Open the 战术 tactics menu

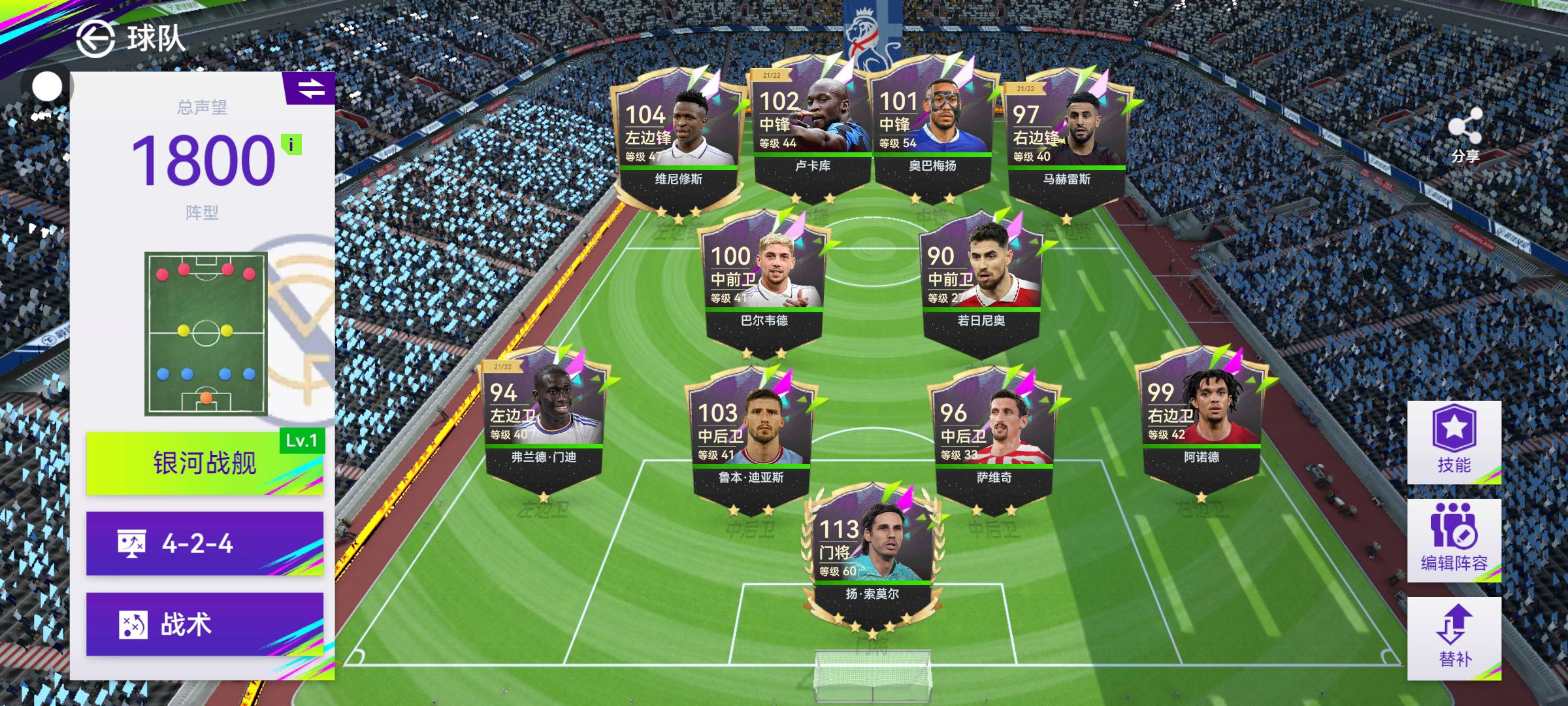click(x=204, y=624)
